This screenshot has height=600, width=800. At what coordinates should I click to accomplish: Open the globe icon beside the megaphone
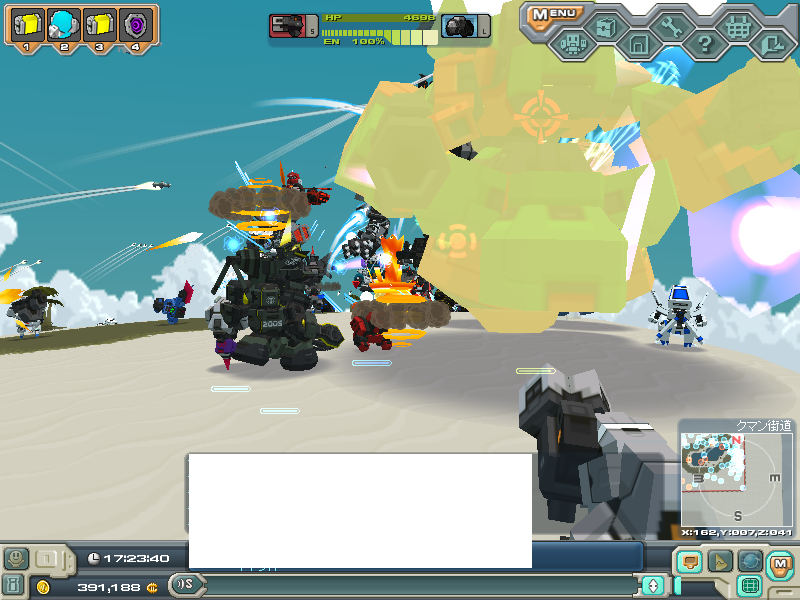tap(749, 562)
